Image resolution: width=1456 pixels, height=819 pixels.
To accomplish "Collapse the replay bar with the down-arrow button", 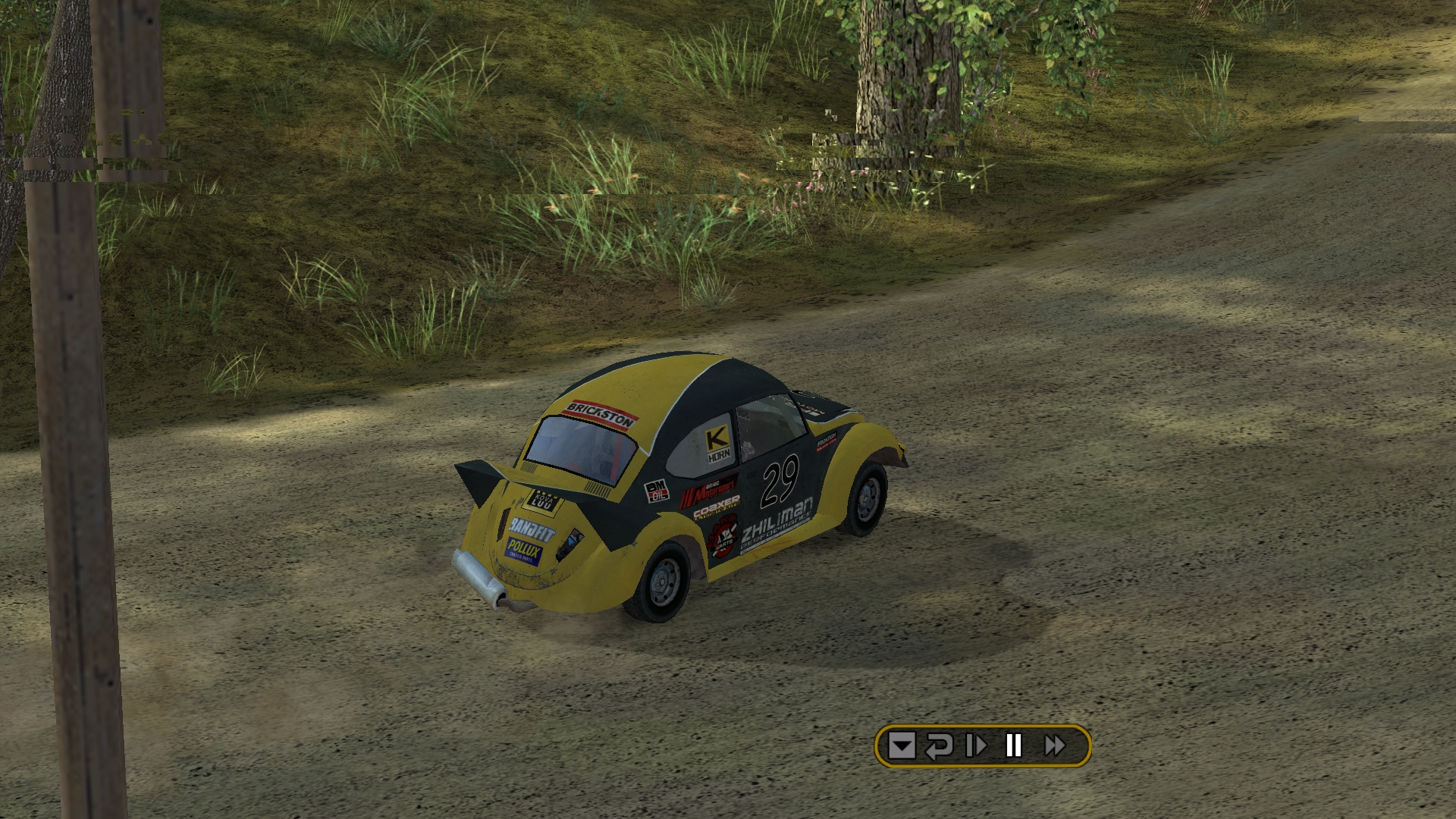I will 902,746.
